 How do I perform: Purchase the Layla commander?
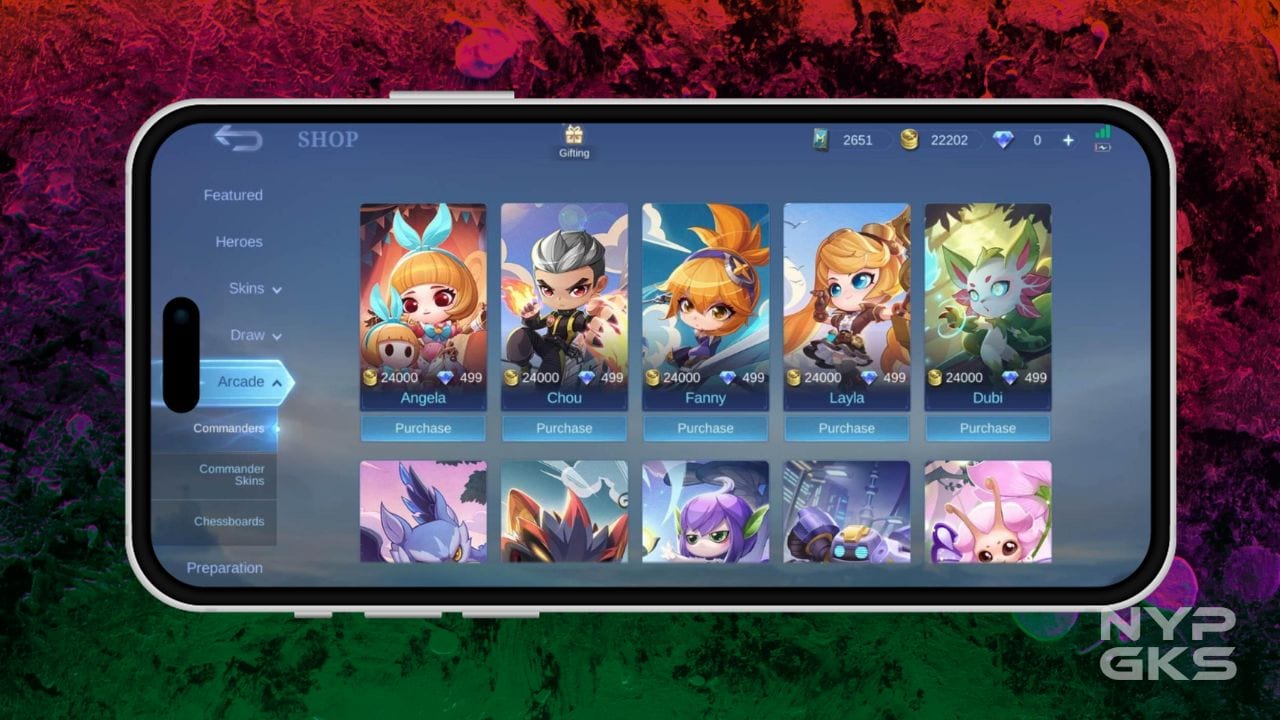click(846, 428)
